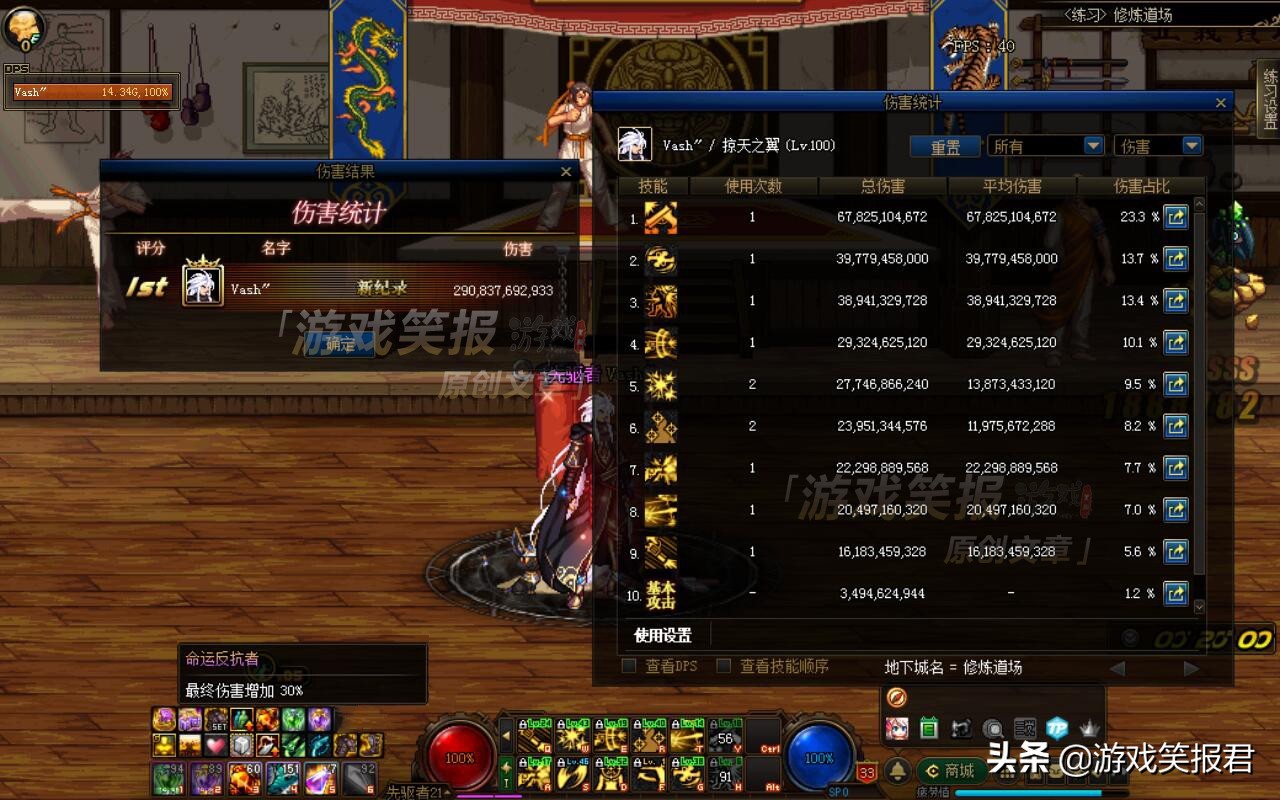The image size is (1280, 800).
Task: Click the crown ranking icon in the bottom-right menu
Action: click(x=1090, y=727)
